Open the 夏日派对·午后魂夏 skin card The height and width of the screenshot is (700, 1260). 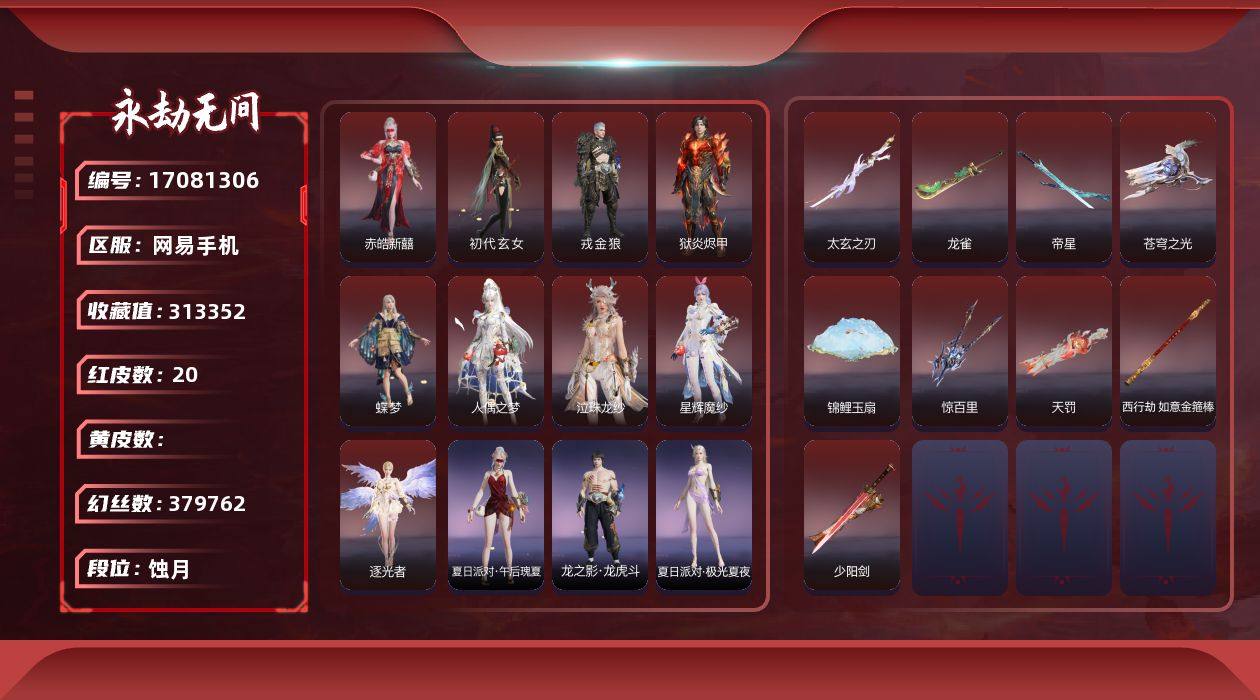[x=496, y=515]
